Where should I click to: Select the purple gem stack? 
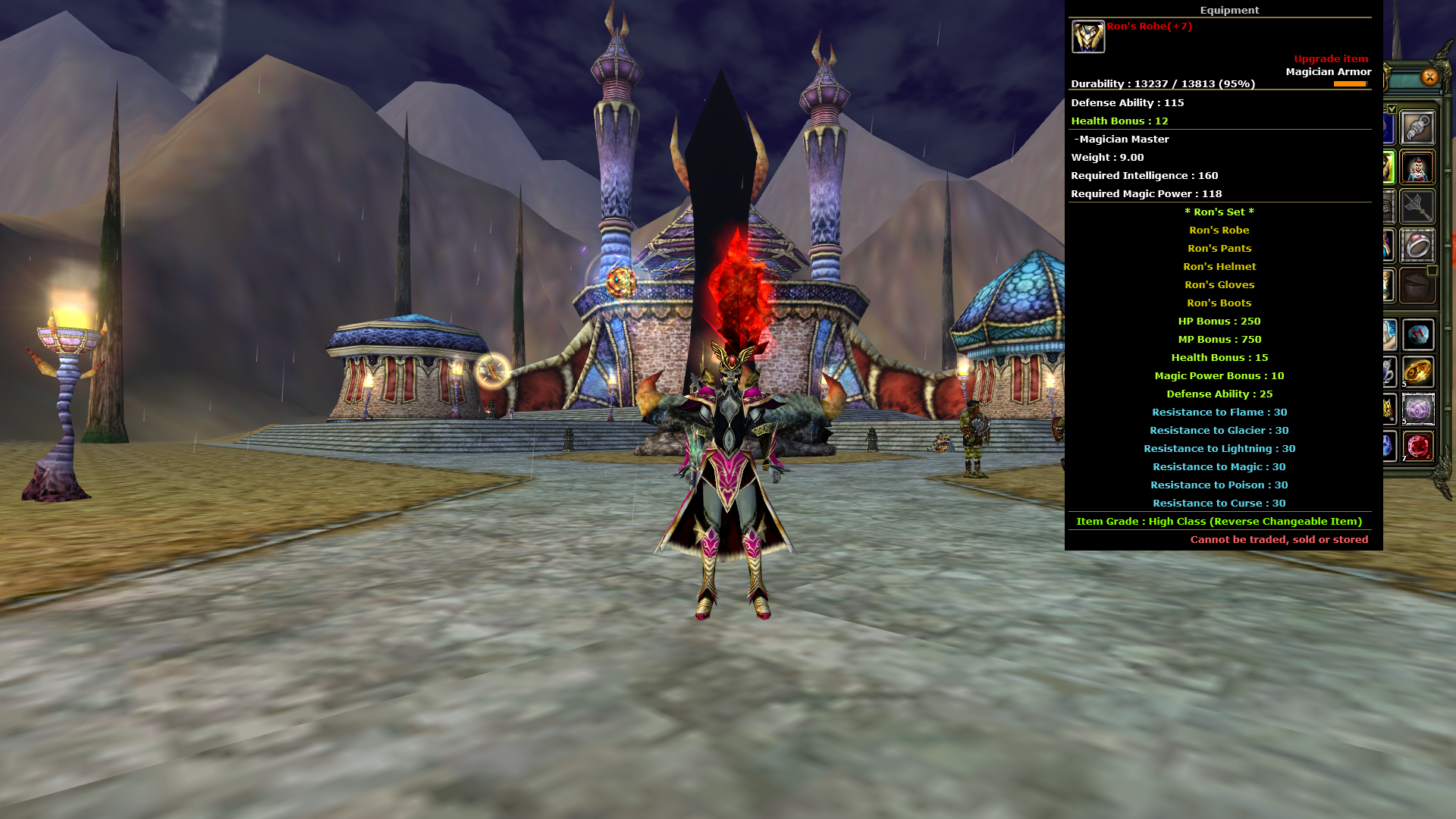1420,411
